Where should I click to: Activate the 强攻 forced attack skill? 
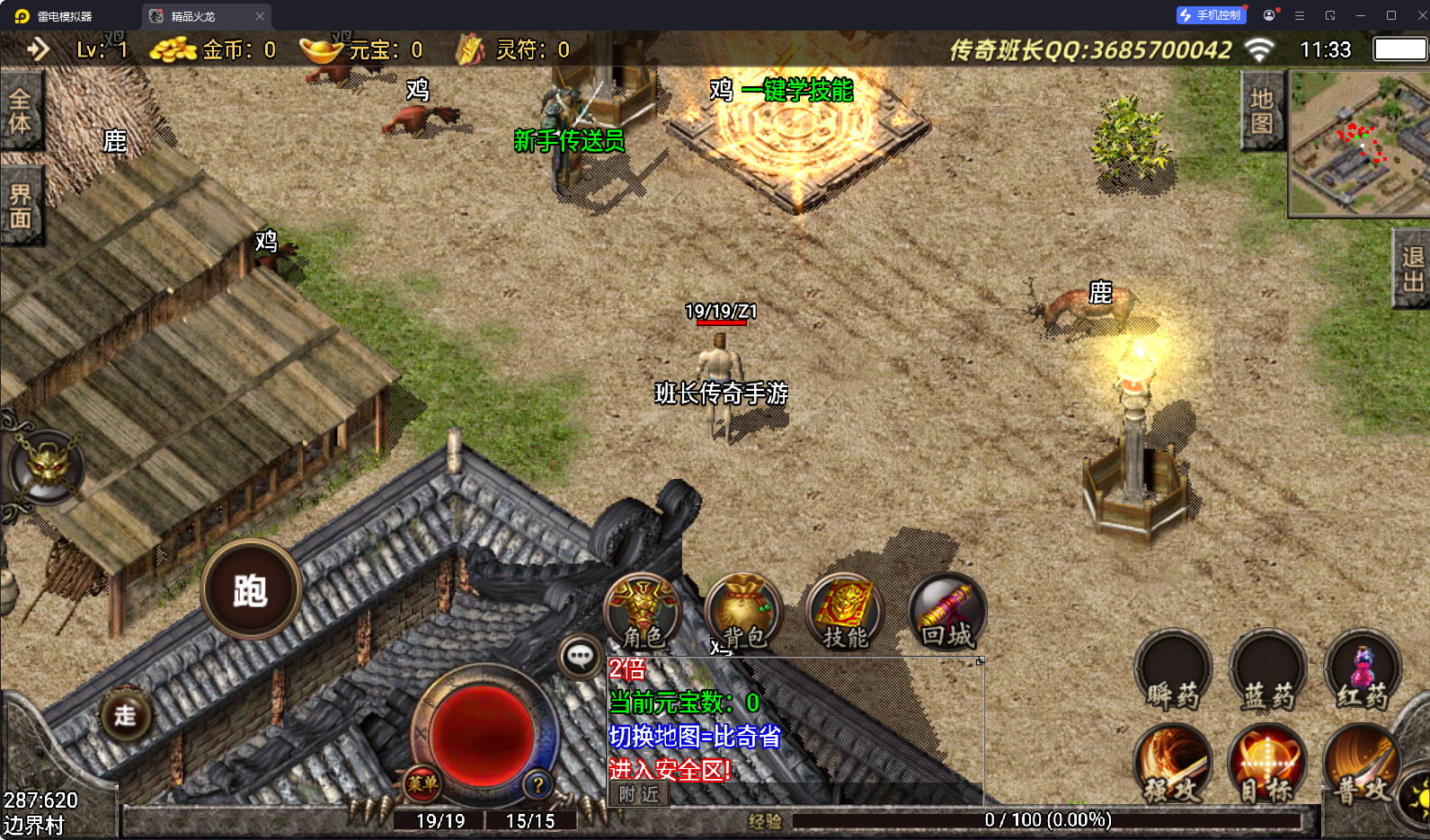point(1173,764)
